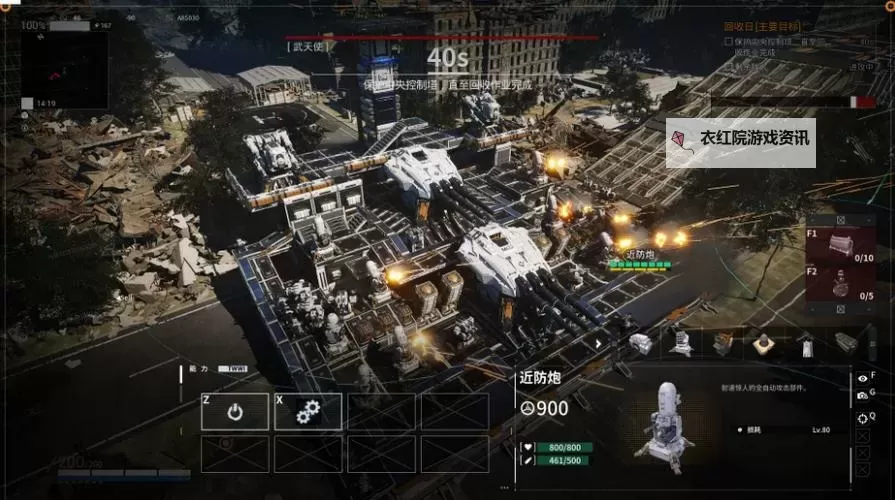Select the F2 consumable item slot
The width and height of the screenshot is (895, 500).
(841, 285)
